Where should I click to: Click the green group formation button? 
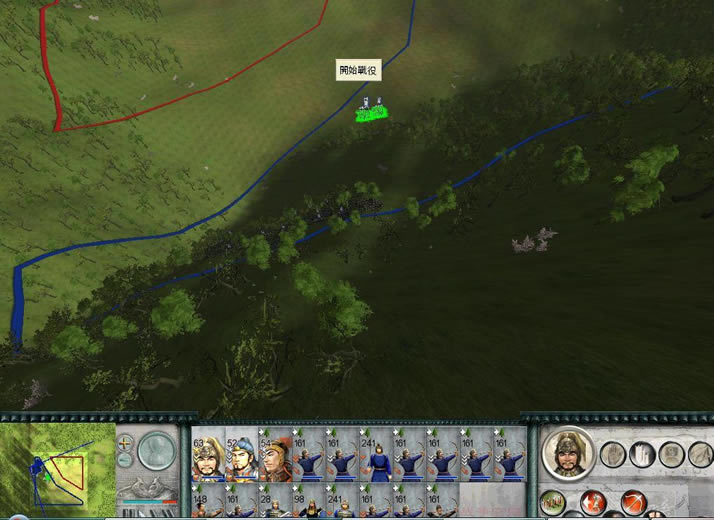pyautogui.click(x=553, y=501)
